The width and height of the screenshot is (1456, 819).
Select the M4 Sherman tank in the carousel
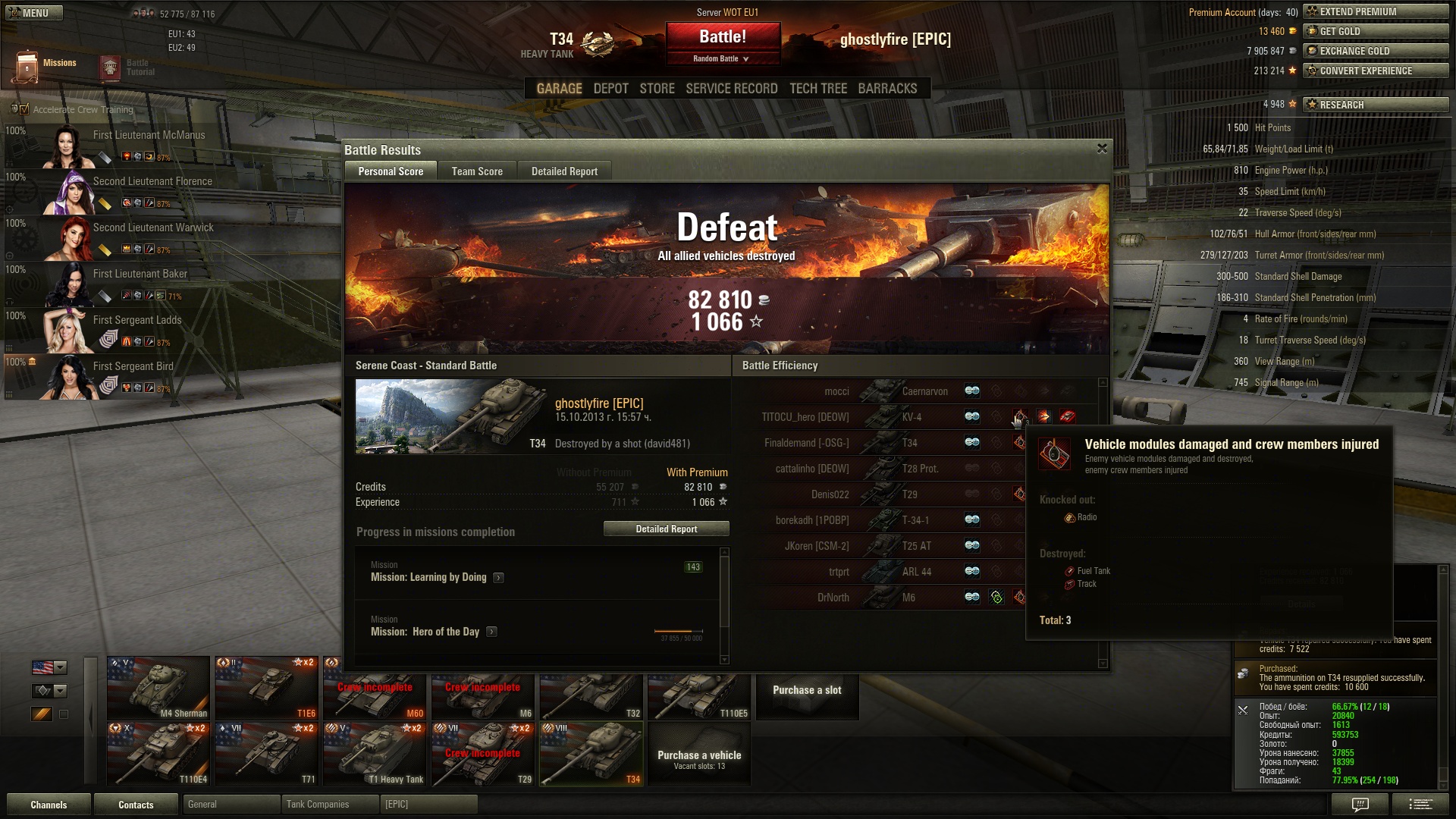tap(158, 688)
